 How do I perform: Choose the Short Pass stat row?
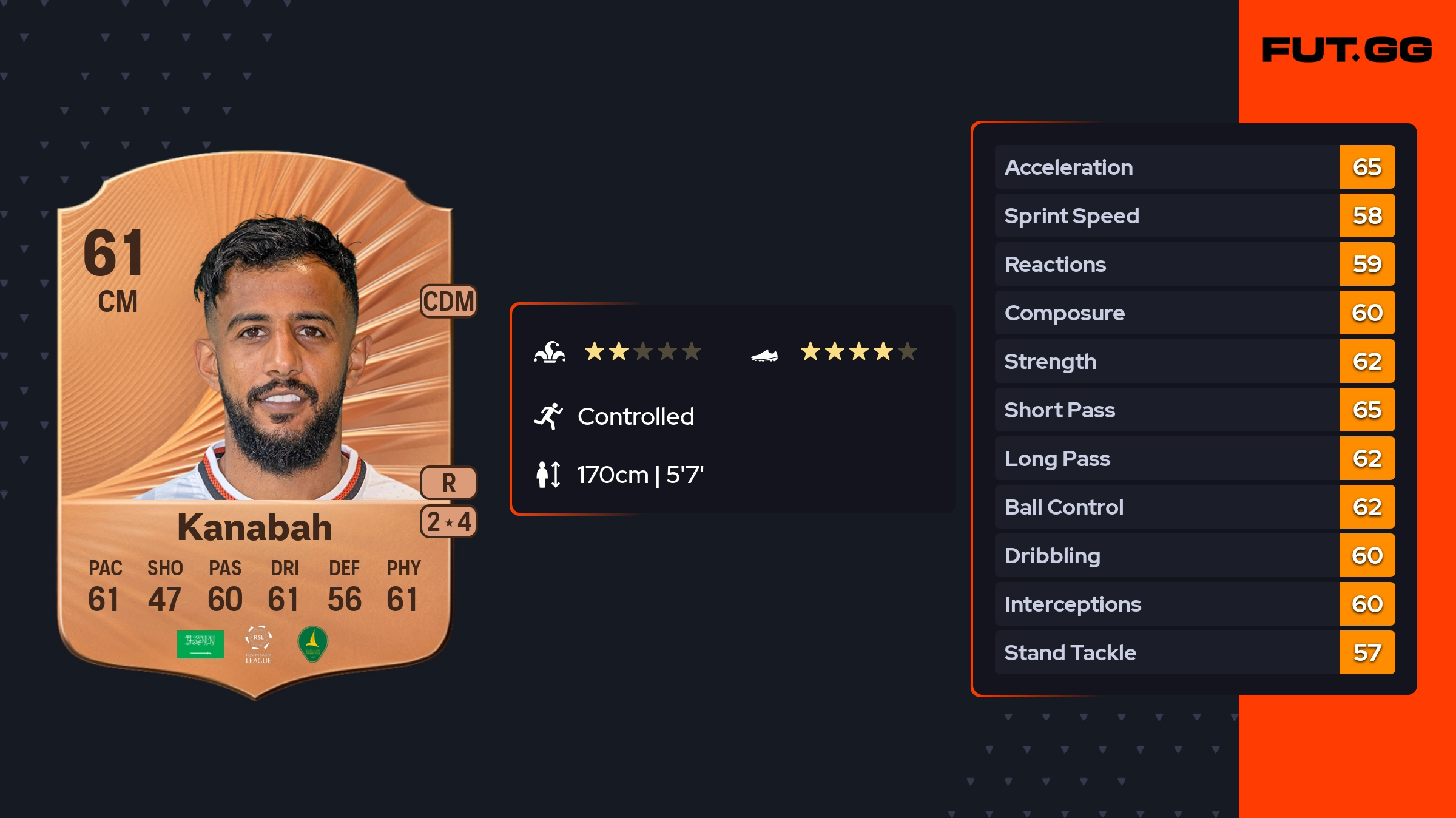coord(1194,410)
